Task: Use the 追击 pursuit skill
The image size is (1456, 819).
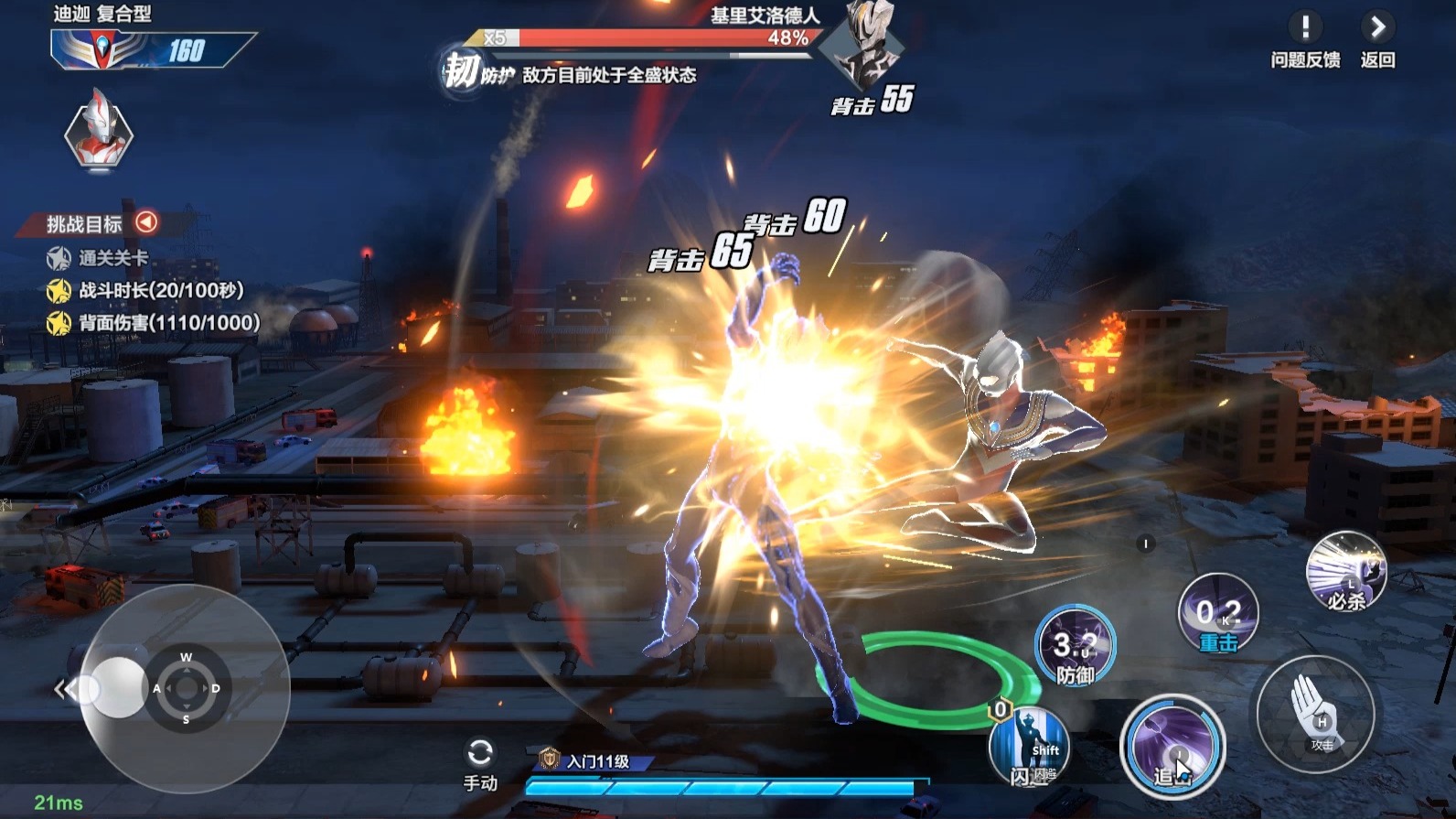Action: point(1172,748)
